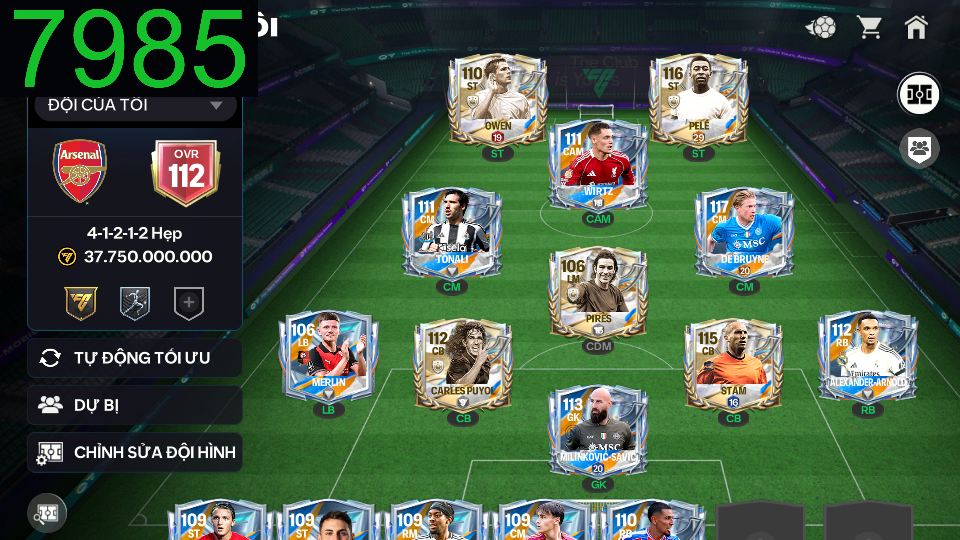960x540 pixels.
Task: Pick the Tonali midfielder card
Action: tap(451, 234)
